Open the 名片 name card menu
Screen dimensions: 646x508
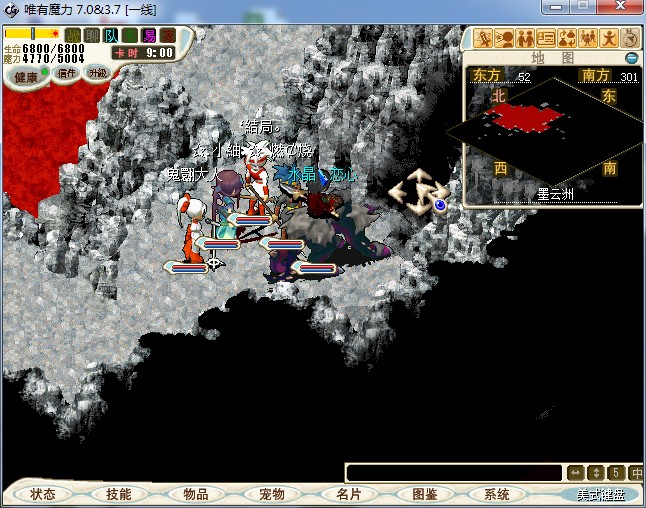(348, 494)
